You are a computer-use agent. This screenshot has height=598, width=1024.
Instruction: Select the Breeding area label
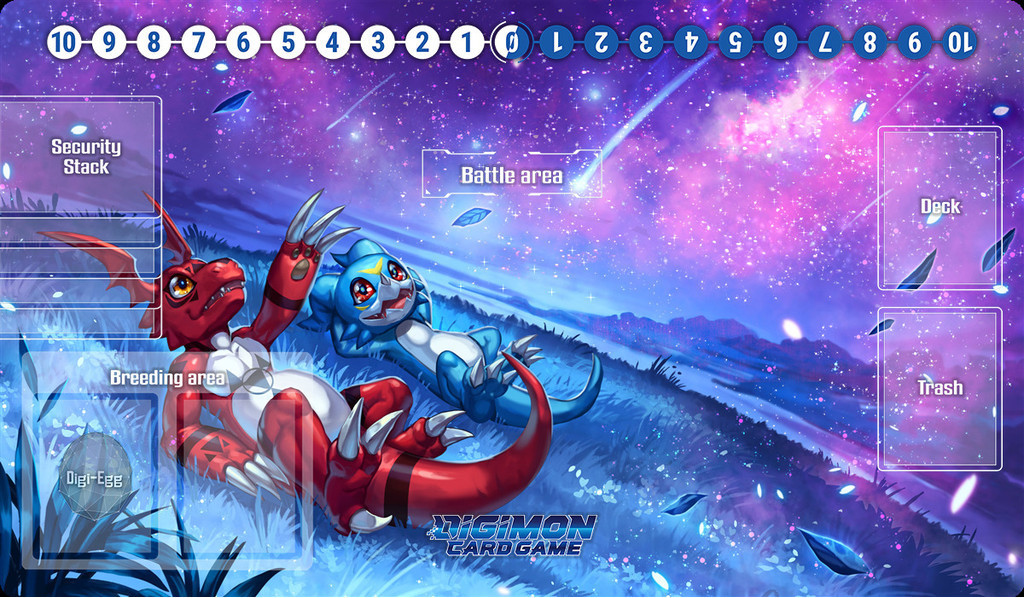(167, 378)
